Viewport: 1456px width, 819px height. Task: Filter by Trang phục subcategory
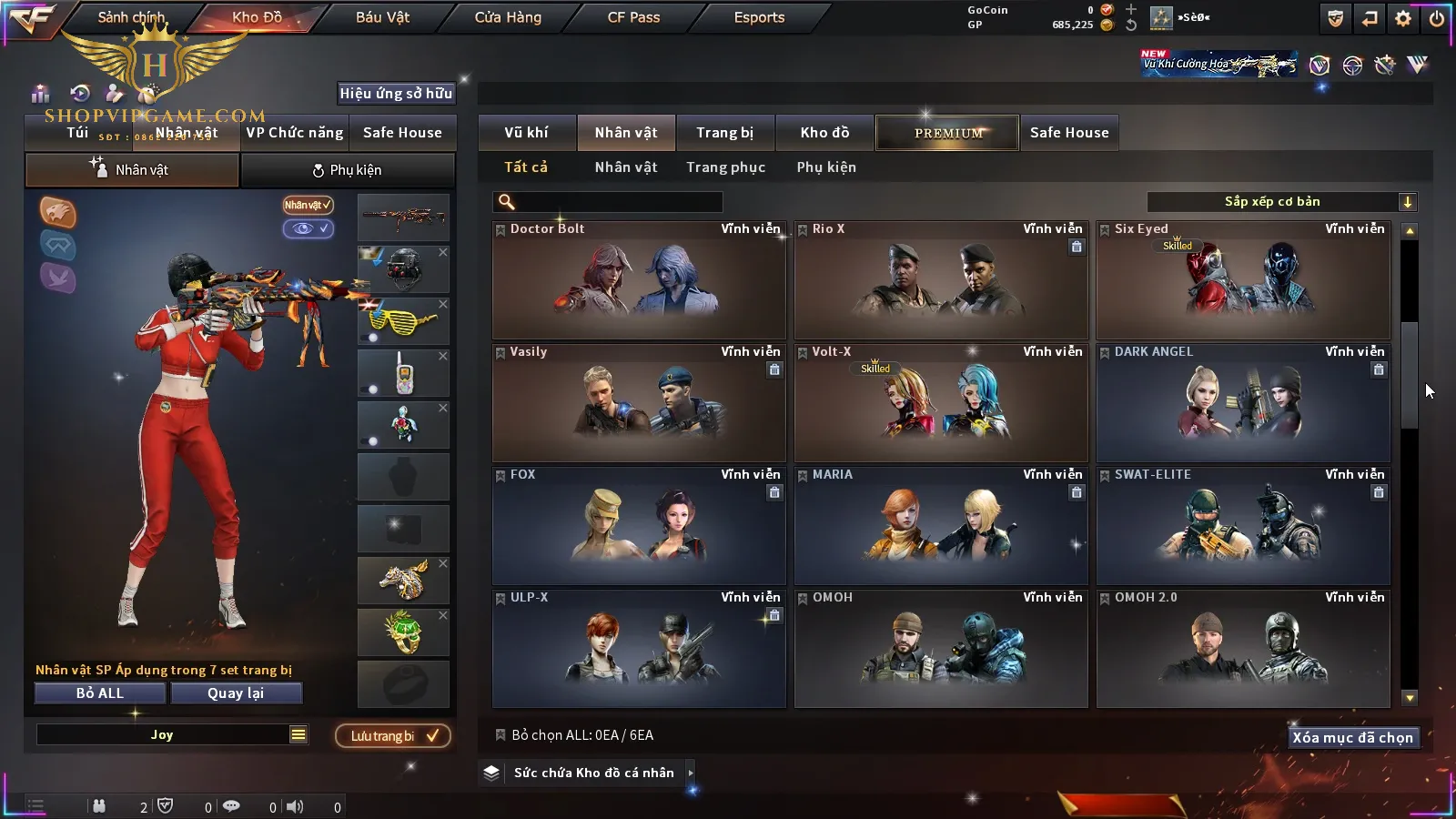click(725, 167)
